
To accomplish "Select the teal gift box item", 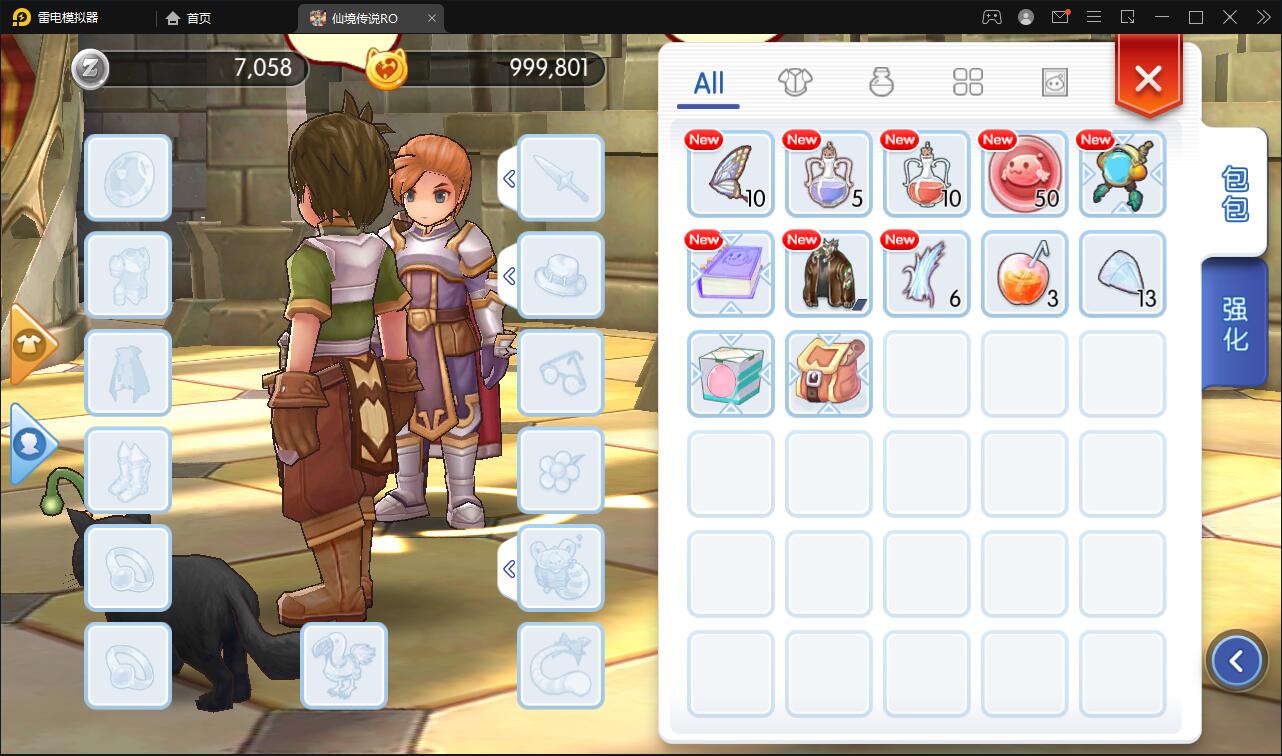I will [x=731, y=374].
